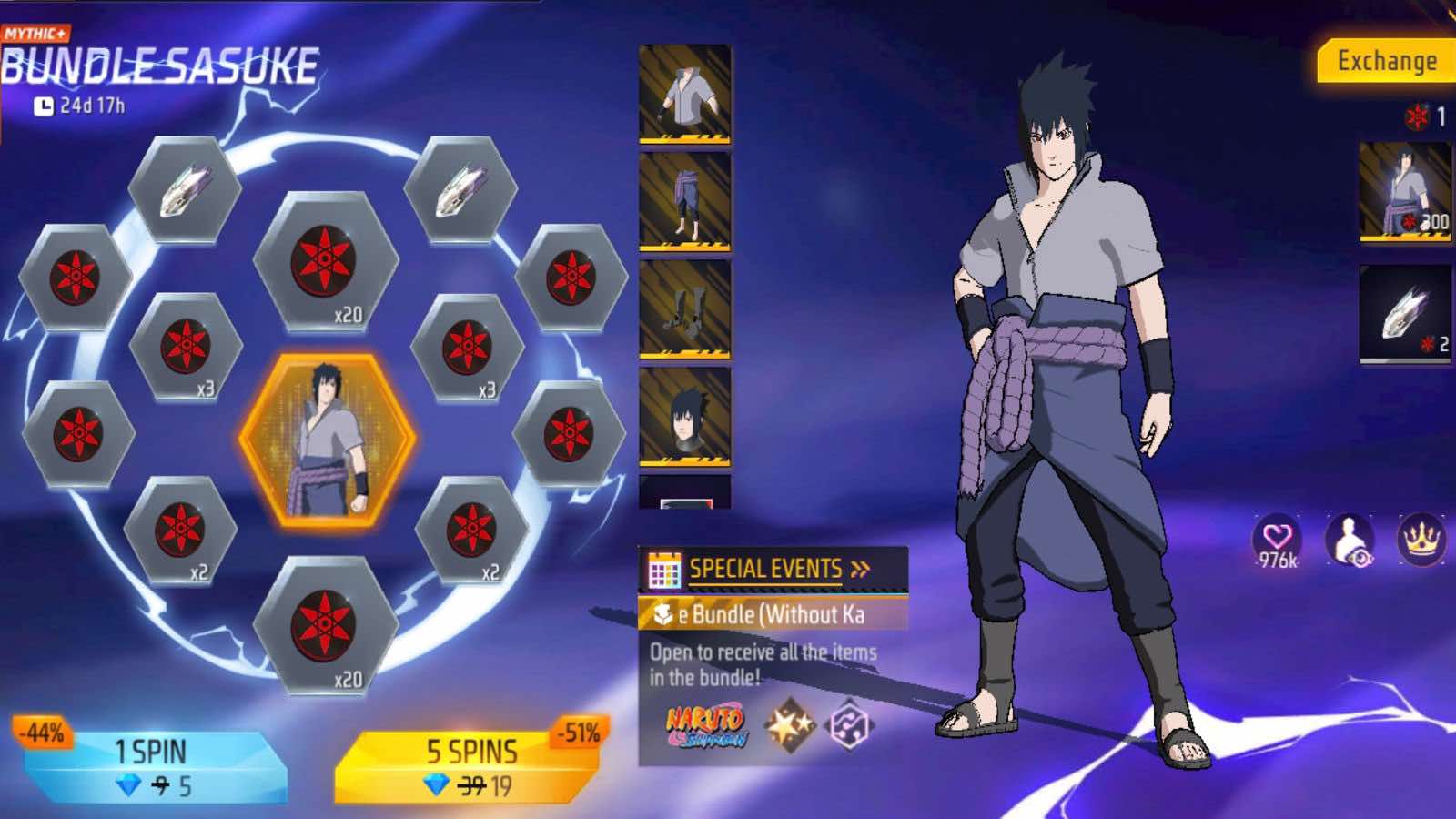Open the Bundle (Without Ka event entry
Viewport: 1456px width, 819px height.
[755, 612]
